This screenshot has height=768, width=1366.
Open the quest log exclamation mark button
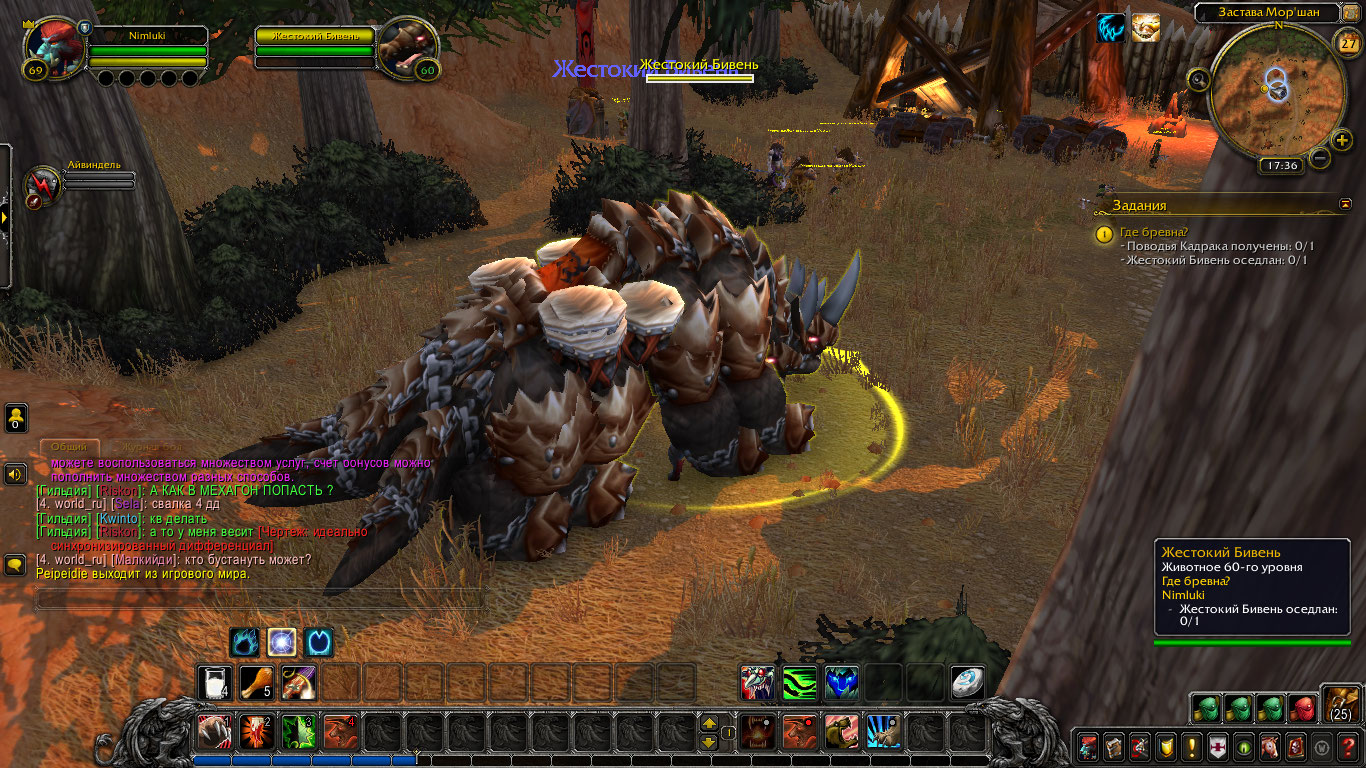click(1192, 746)
